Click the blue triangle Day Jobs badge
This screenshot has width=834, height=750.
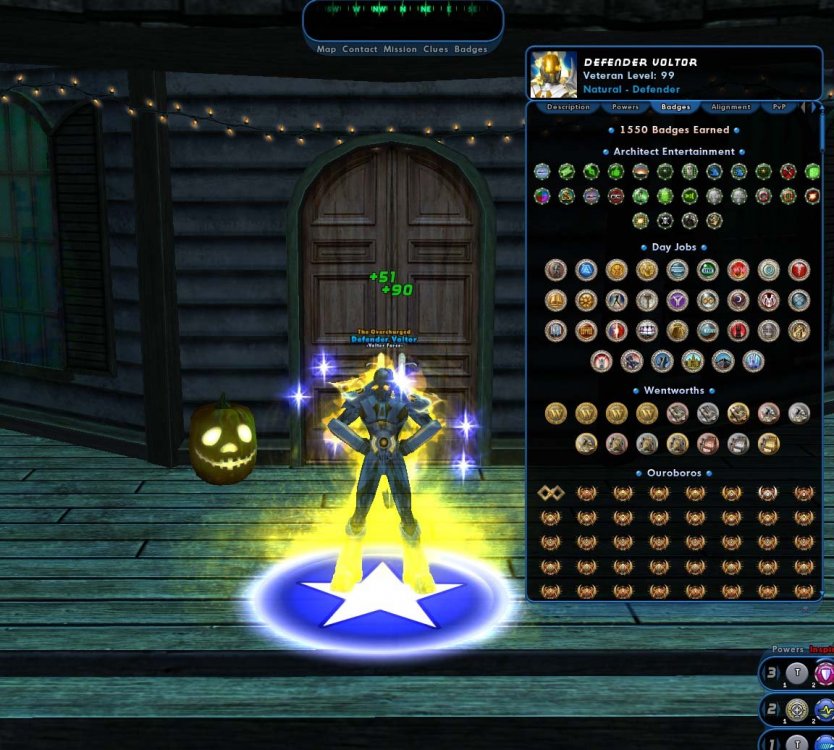click(x=586, y=270)
